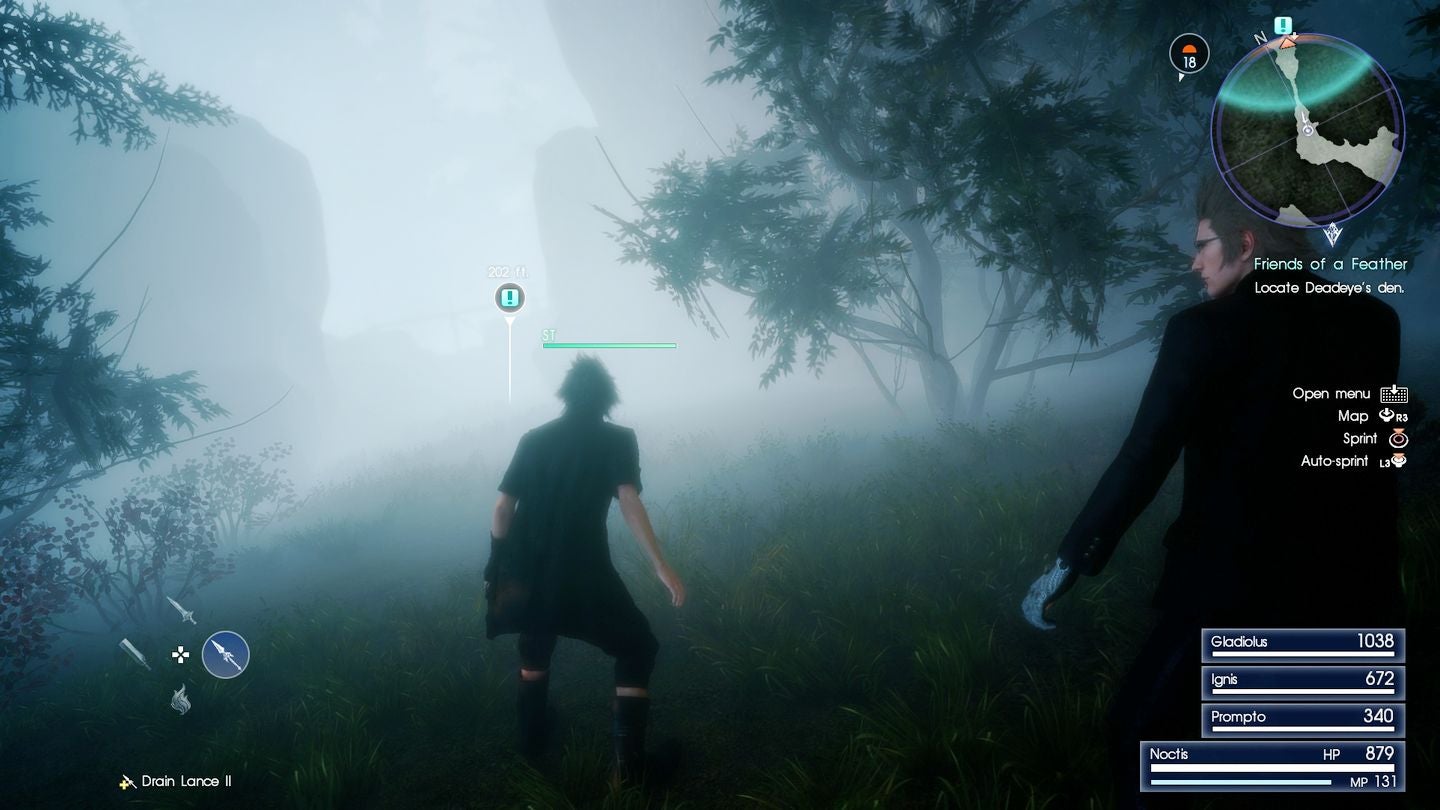The image size is (1440, 810).
Task: Click the d-pad weapon switch indicator
Action: [x=180, y=655]
